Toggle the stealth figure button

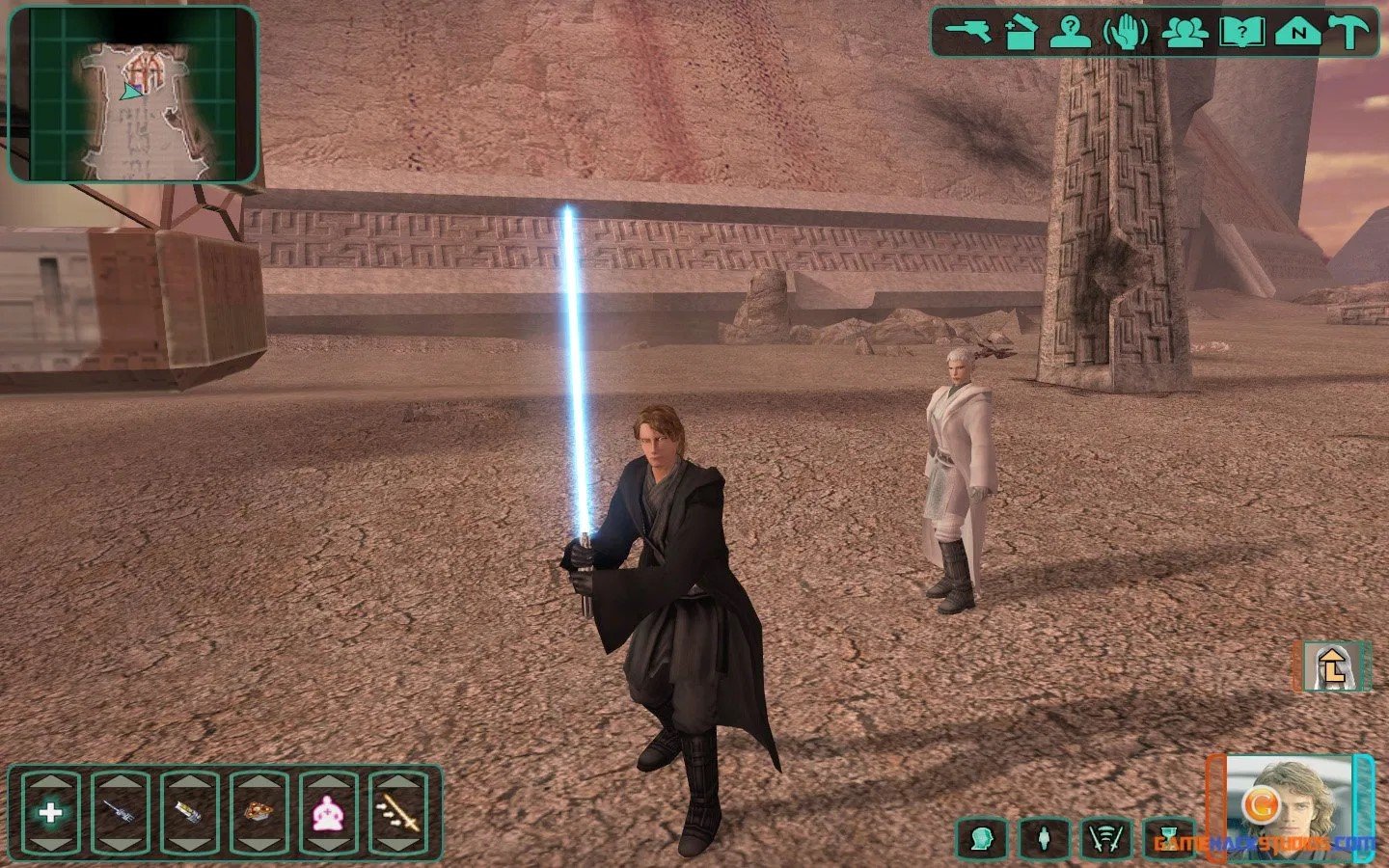(x=1045, y=838)
